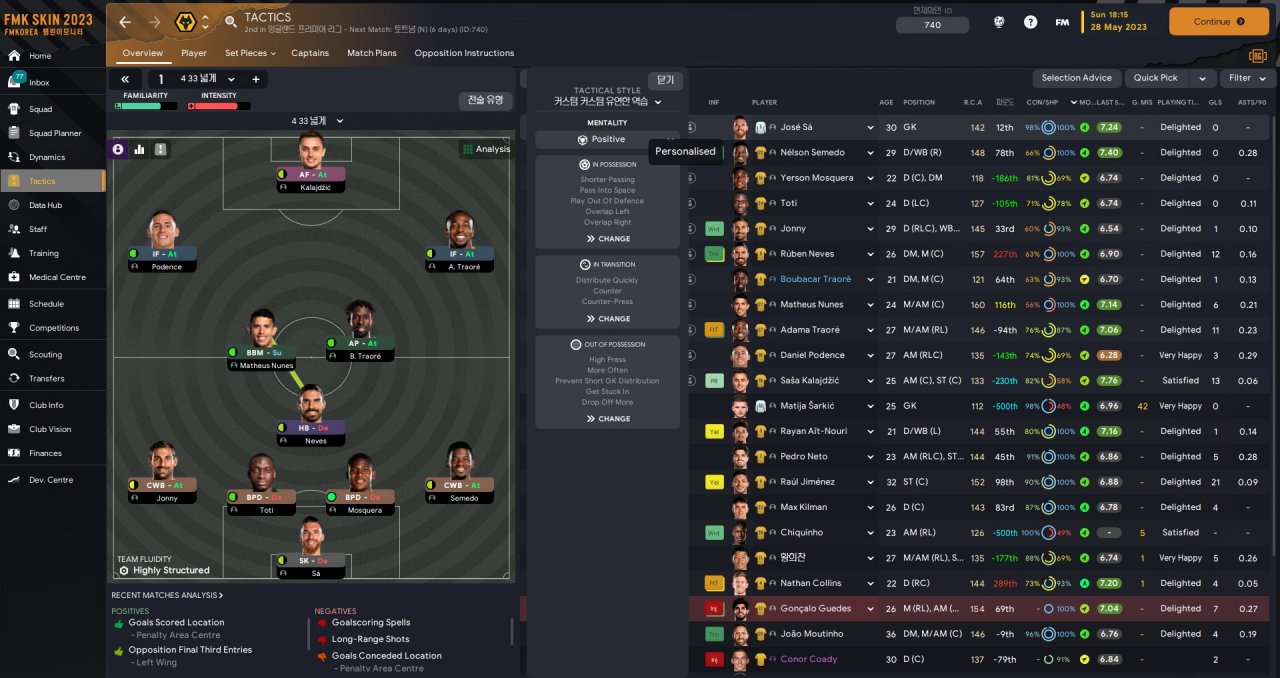Open the Mentality Positive dropdown

click(607, 139)
